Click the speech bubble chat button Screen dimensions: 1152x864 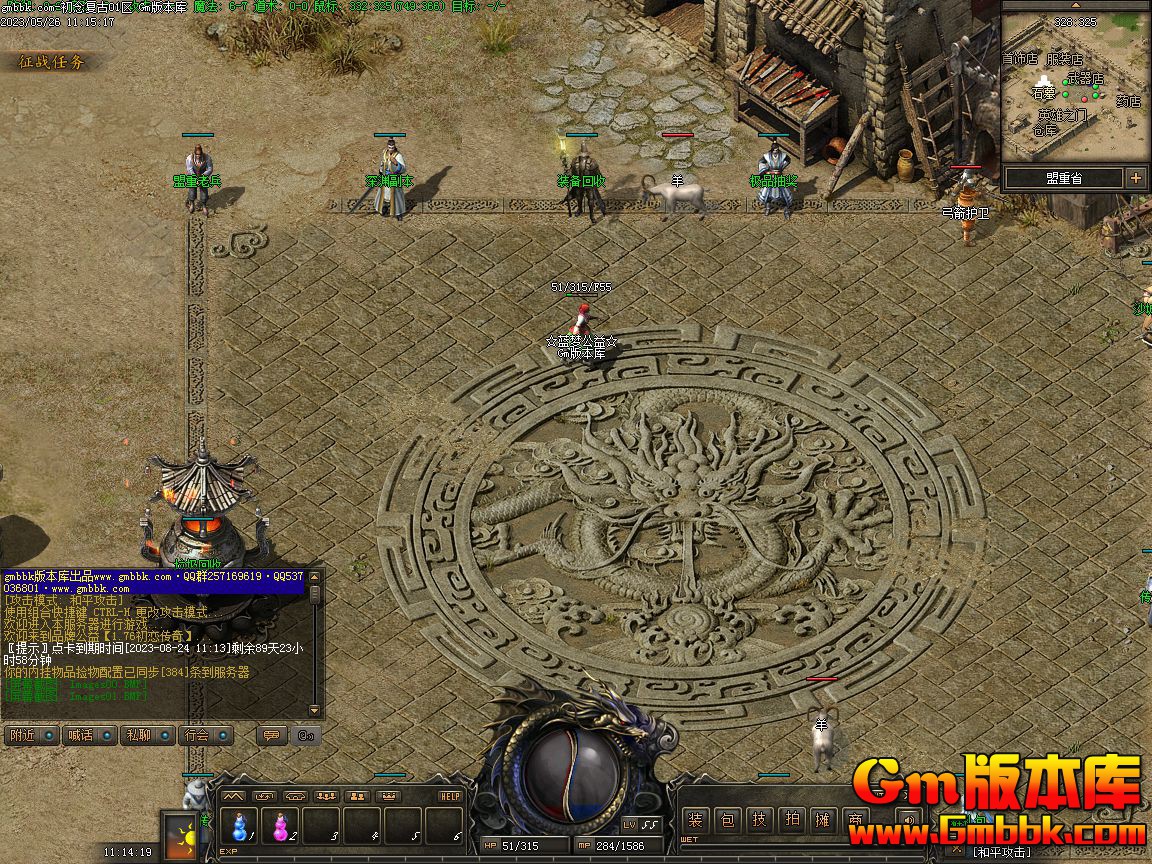[x=270, y=735]
